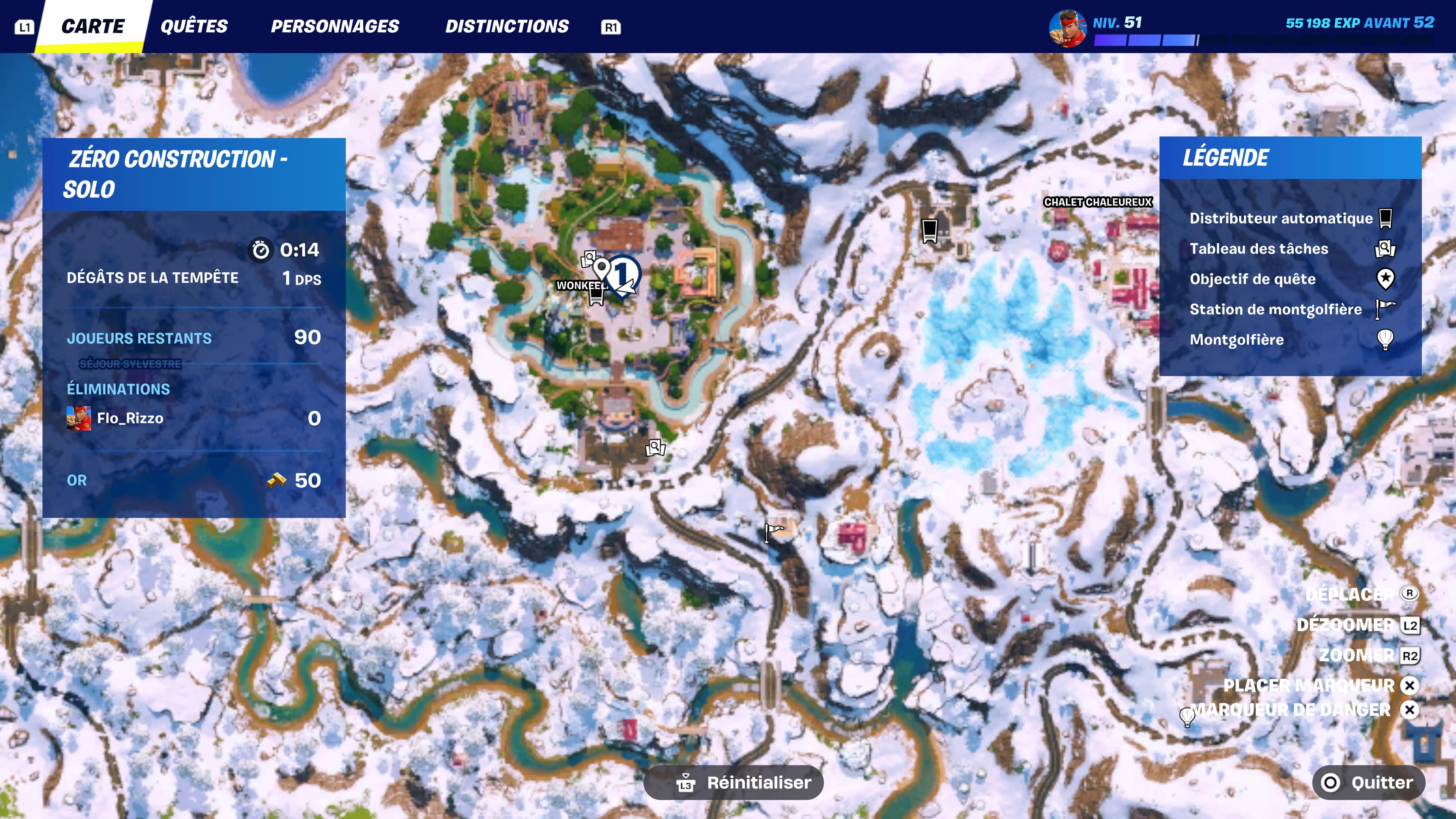
Task: Switch to the DISTINCTIONS tab
Action: [x=508, y=26]
